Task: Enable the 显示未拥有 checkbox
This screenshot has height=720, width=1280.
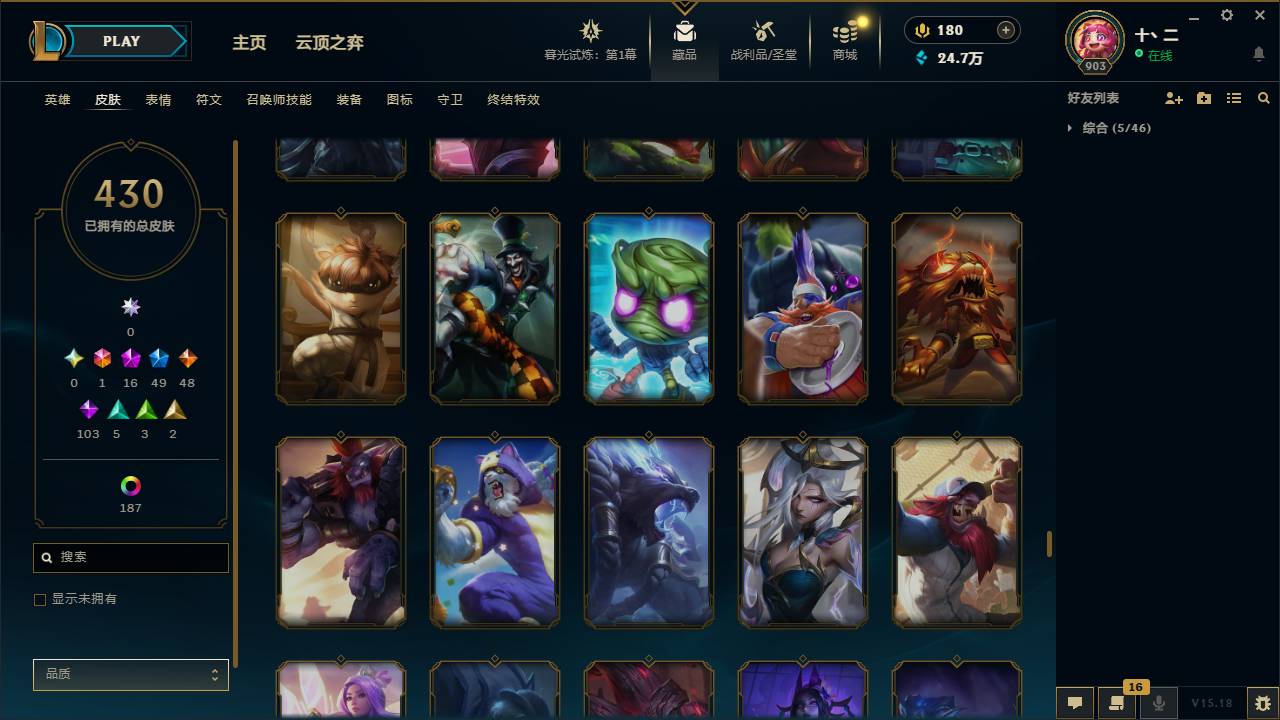Action: pos(40,599)
